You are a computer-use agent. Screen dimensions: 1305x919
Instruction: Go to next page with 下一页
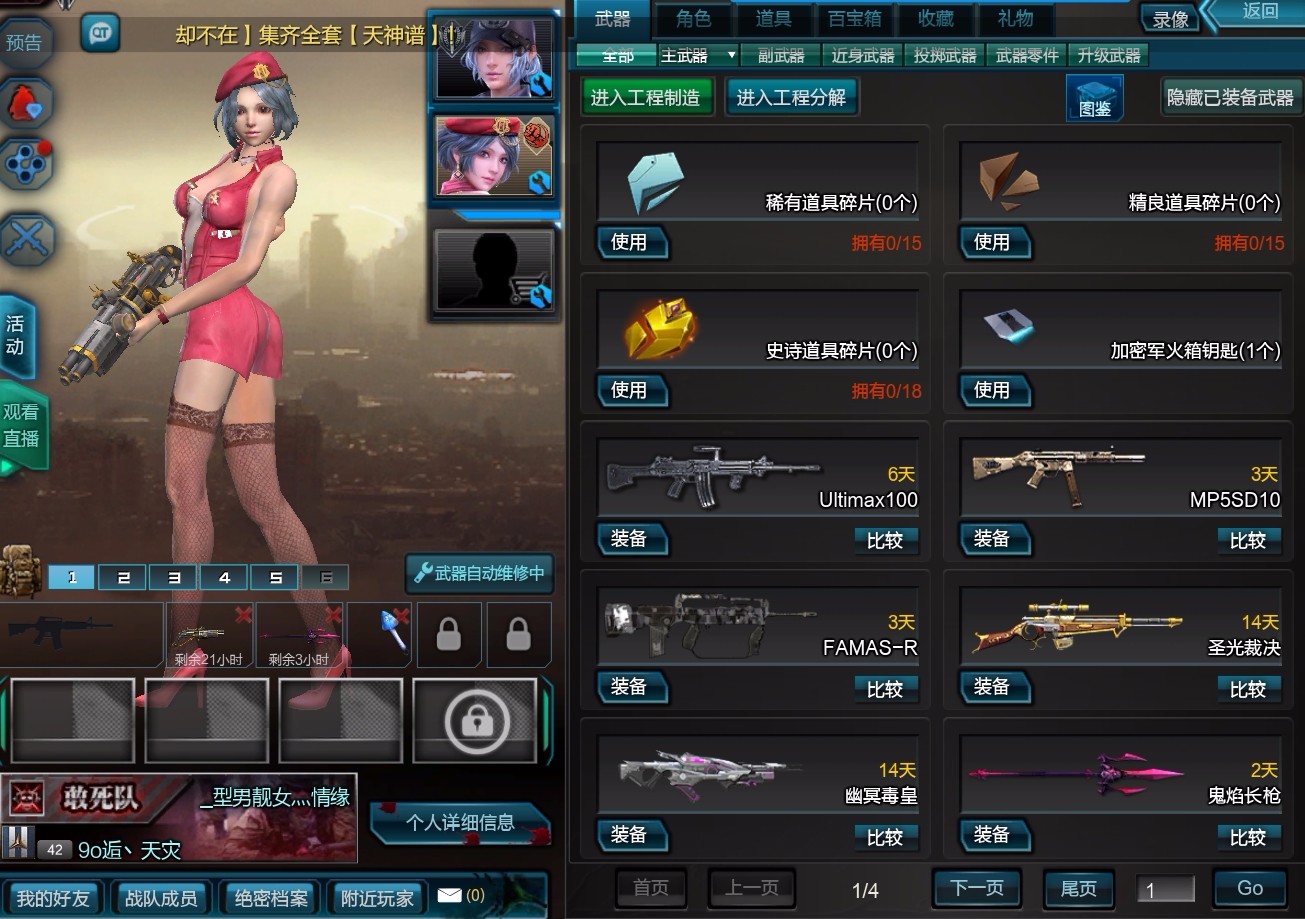975,888
